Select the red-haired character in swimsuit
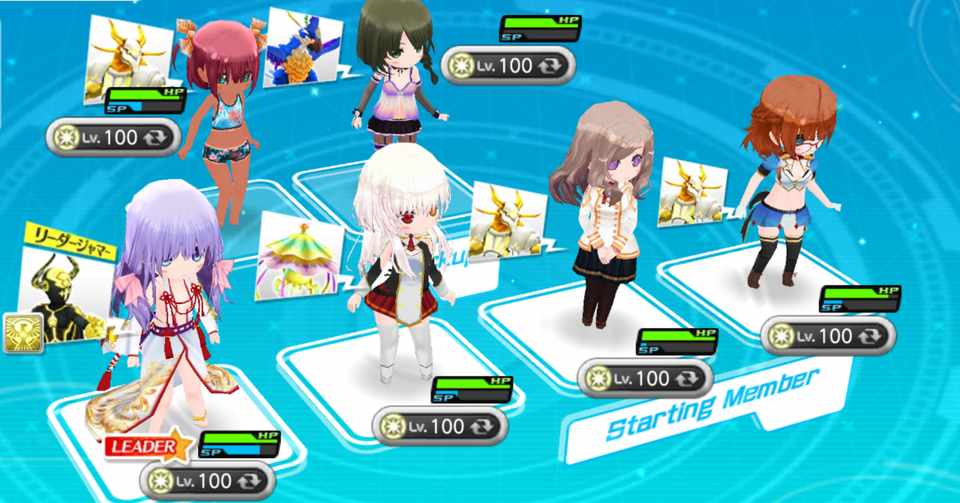 click(x=227, y=120)
